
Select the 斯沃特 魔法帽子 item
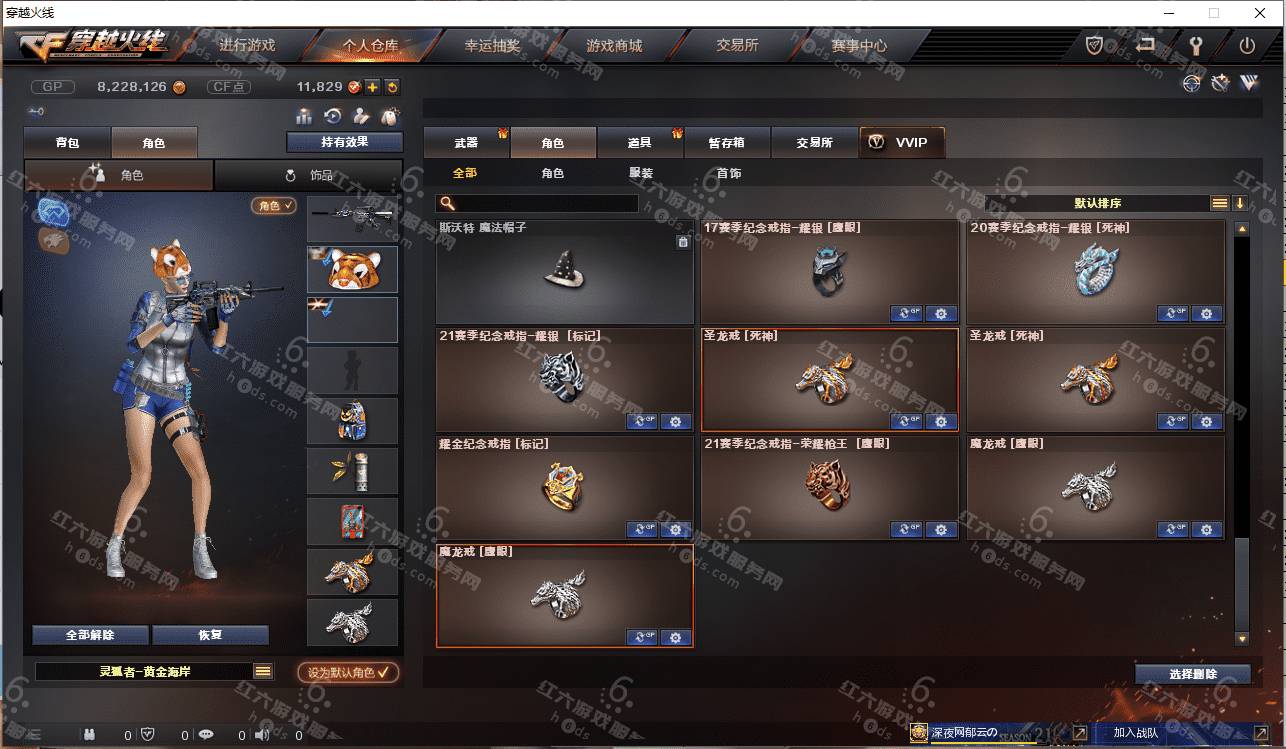(564, 272)
